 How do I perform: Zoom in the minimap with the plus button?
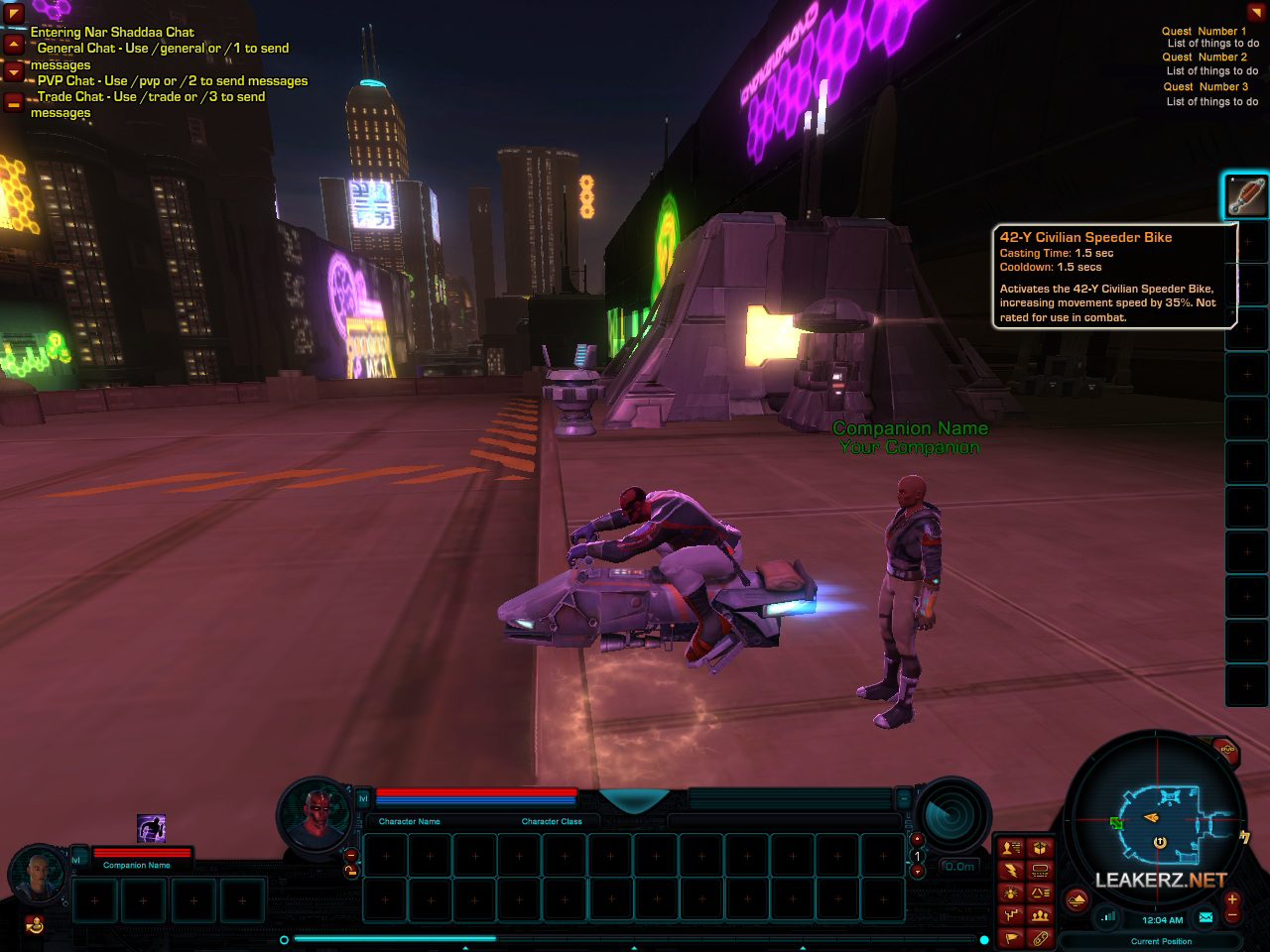click(1232, 898)
